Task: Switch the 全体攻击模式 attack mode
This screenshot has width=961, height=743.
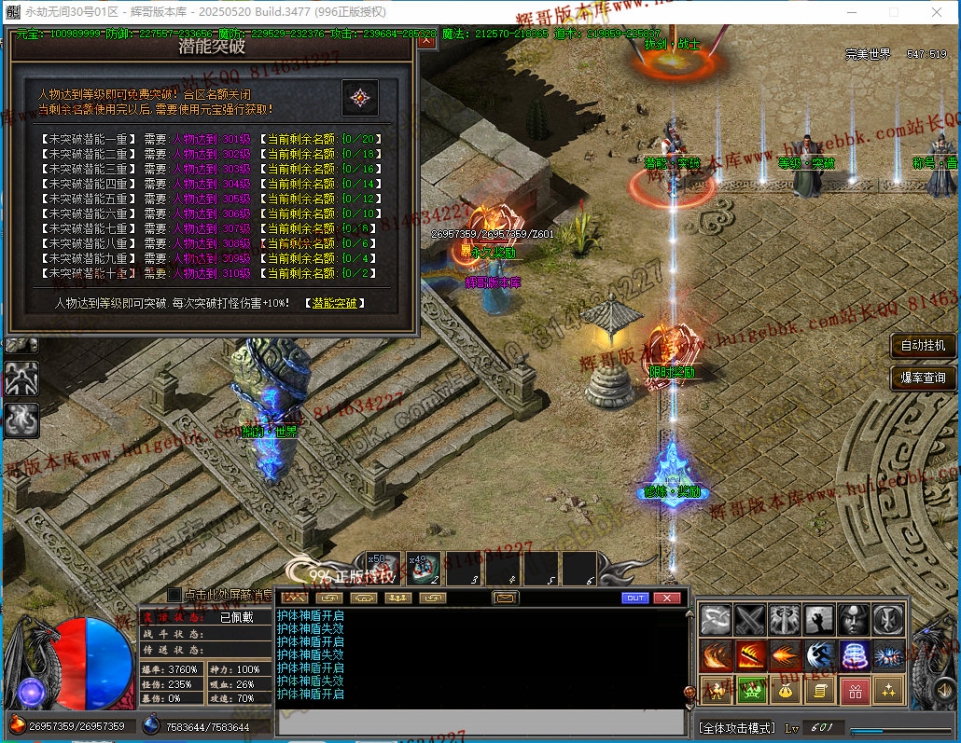Action: pos(735,727)
